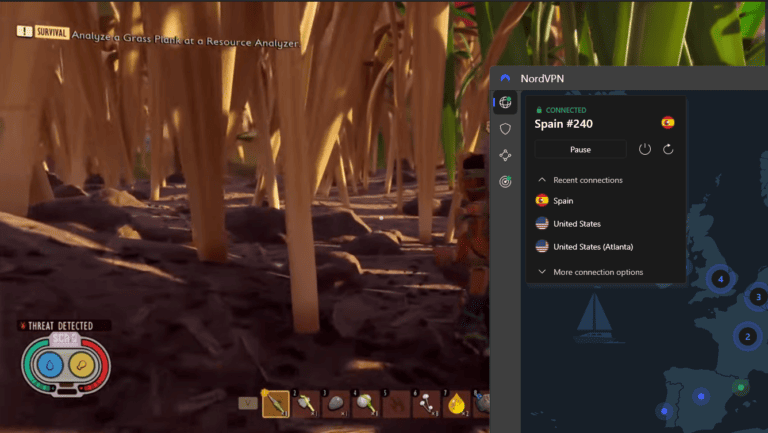Select the spear in hotbar slot one
Viewport: 768px width, 433px height.
[x=275, y=404]
